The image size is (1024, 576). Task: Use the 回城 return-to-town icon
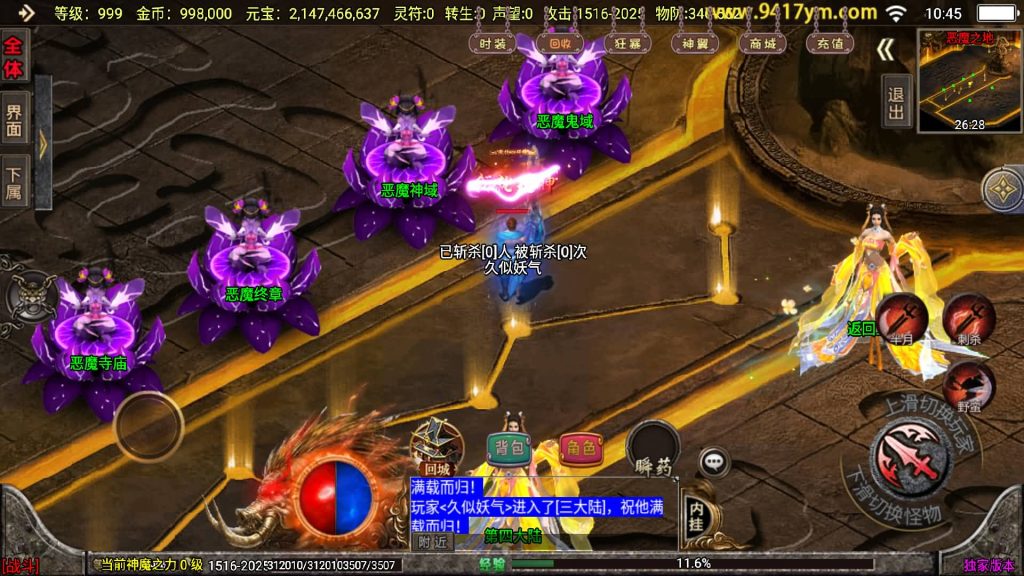[437, 443]
